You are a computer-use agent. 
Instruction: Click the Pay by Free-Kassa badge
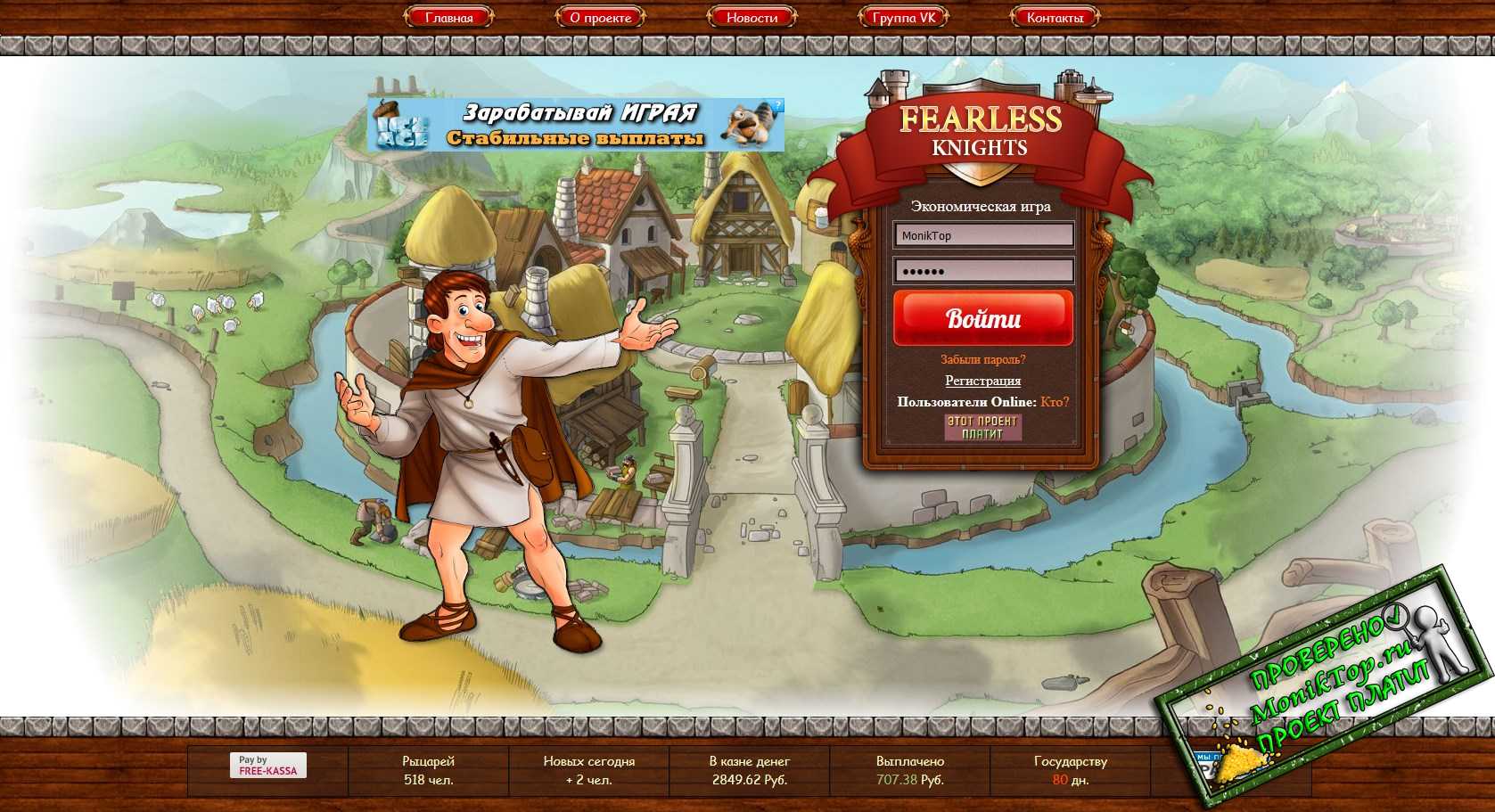point(267,766)
